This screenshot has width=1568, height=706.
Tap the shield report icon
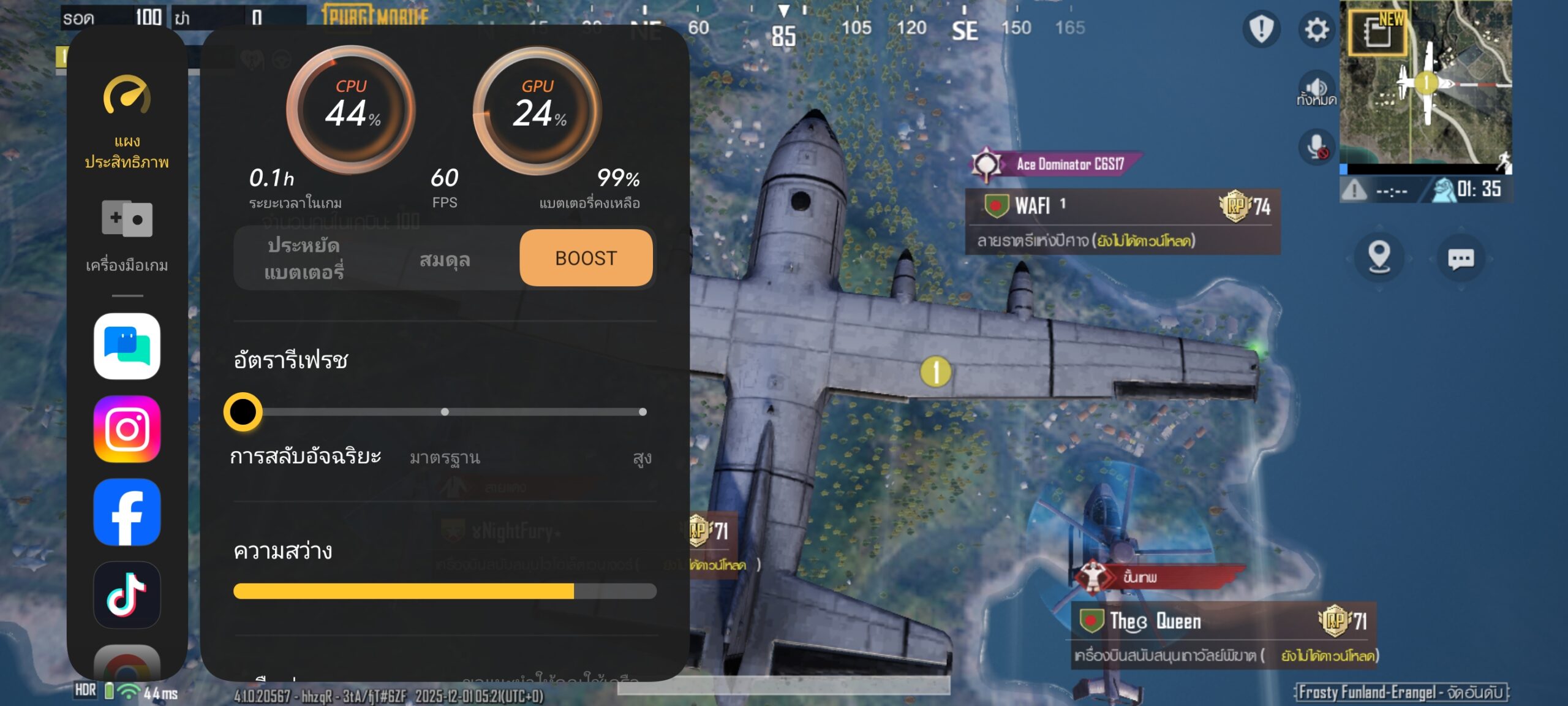click(x=1261, y=29)
